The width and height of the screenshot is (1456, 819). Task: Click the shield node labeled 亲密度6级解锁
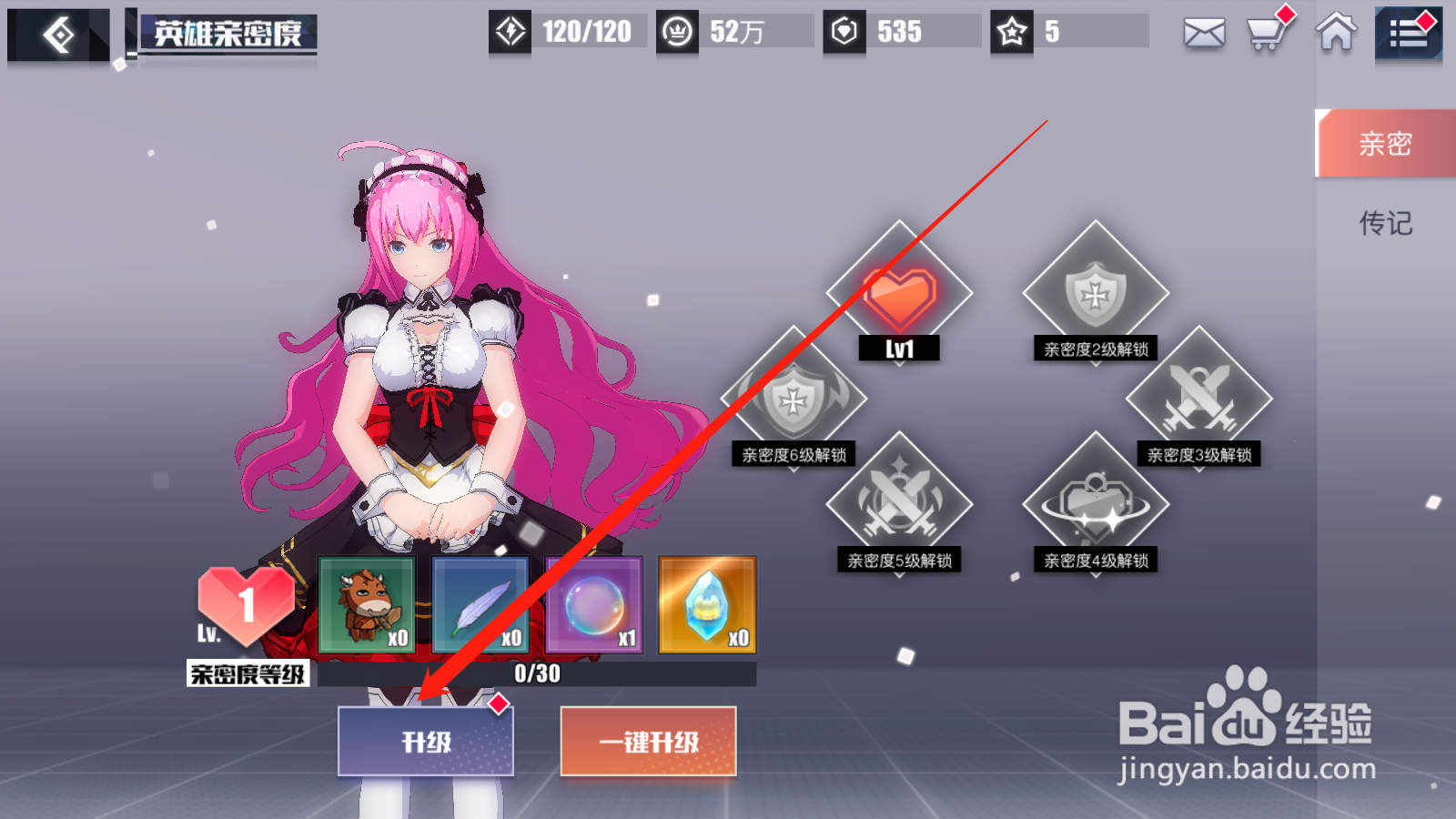[794, 400]
